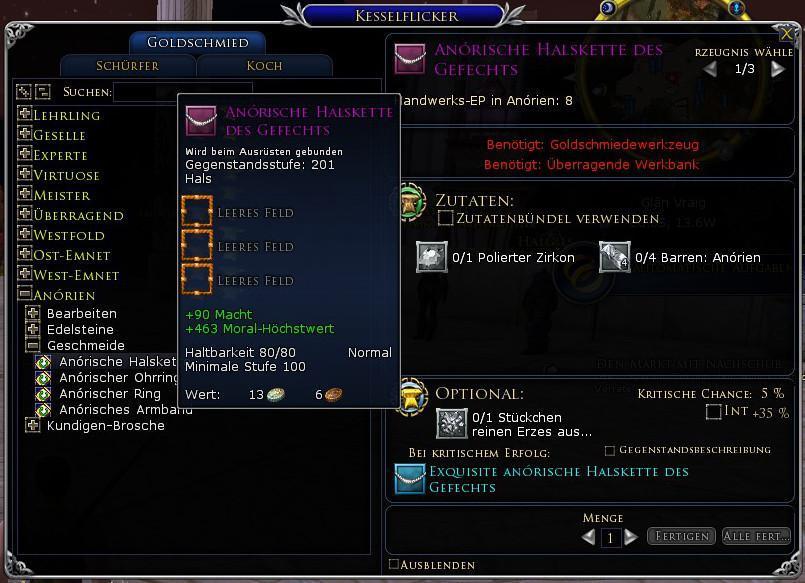The width and height of the screenshot is (805, 583).
Task: Enable the Gegenstandsbeschreibung checkbox
Action: 609,451
